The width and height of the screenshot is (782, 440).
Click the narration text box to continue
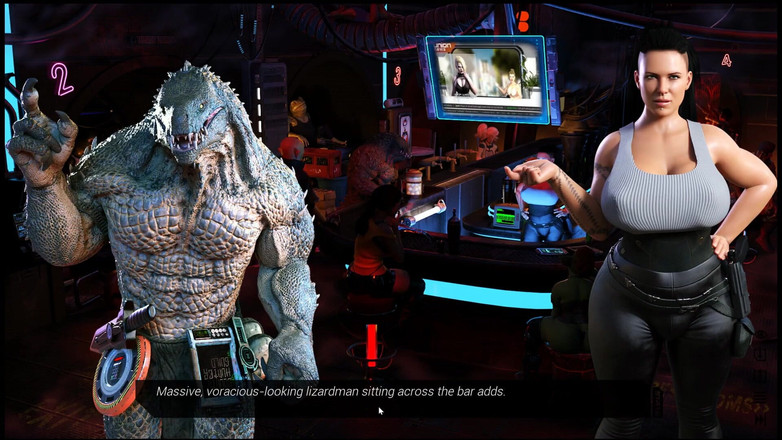(x=331, y=392)
